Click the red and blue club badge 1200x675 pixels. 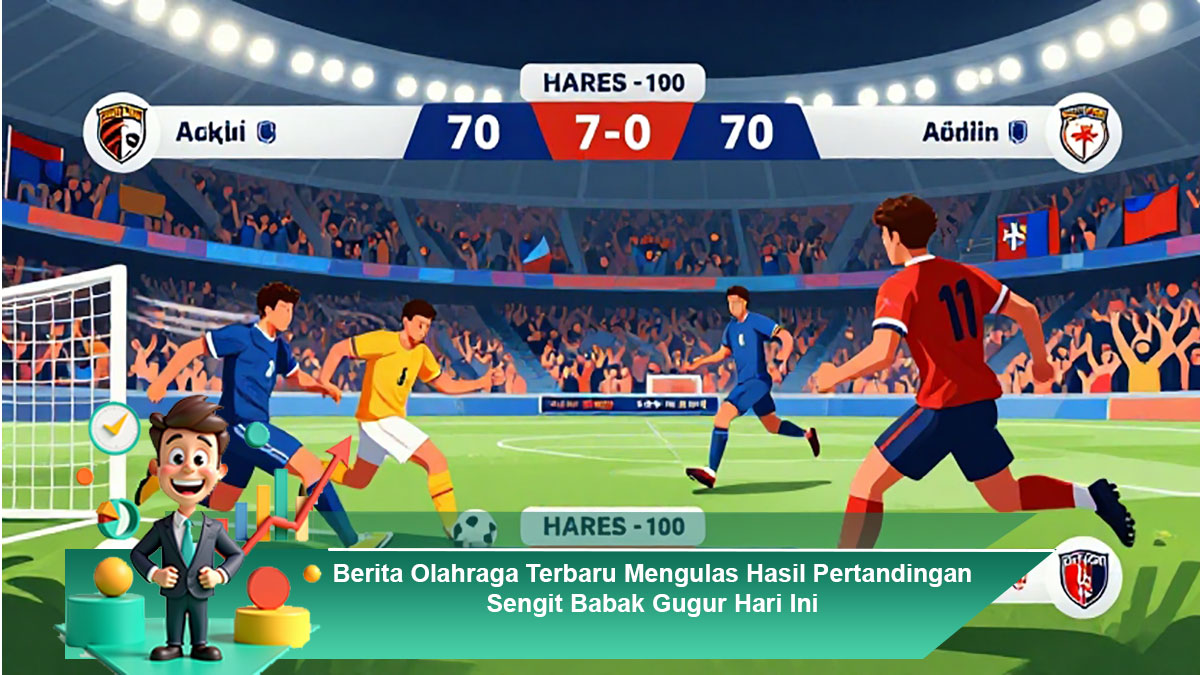pos(1083,580)
